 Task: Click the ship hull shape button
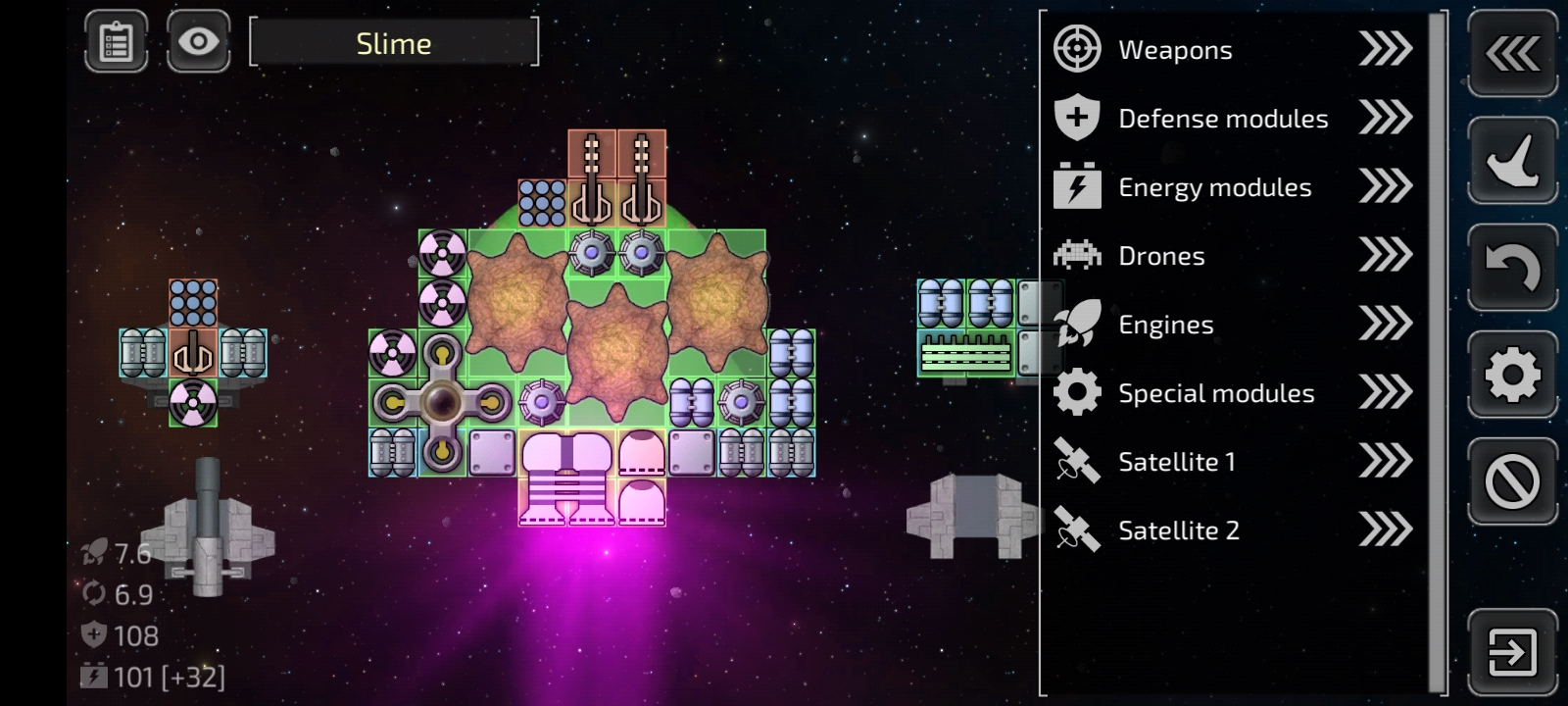pos(1512,161)
